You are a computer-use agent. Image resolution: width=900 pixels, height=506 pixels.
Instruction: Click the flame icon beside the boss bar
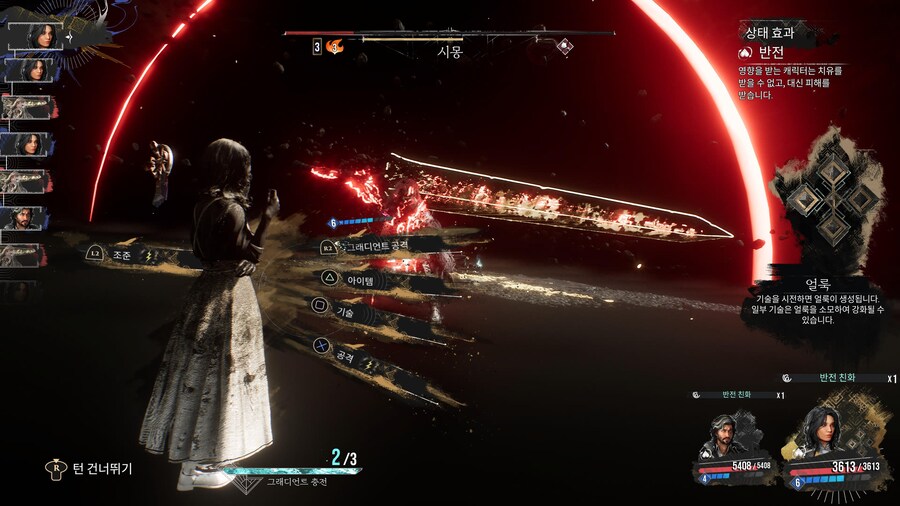pyautogui.click(x=335, y=46)
